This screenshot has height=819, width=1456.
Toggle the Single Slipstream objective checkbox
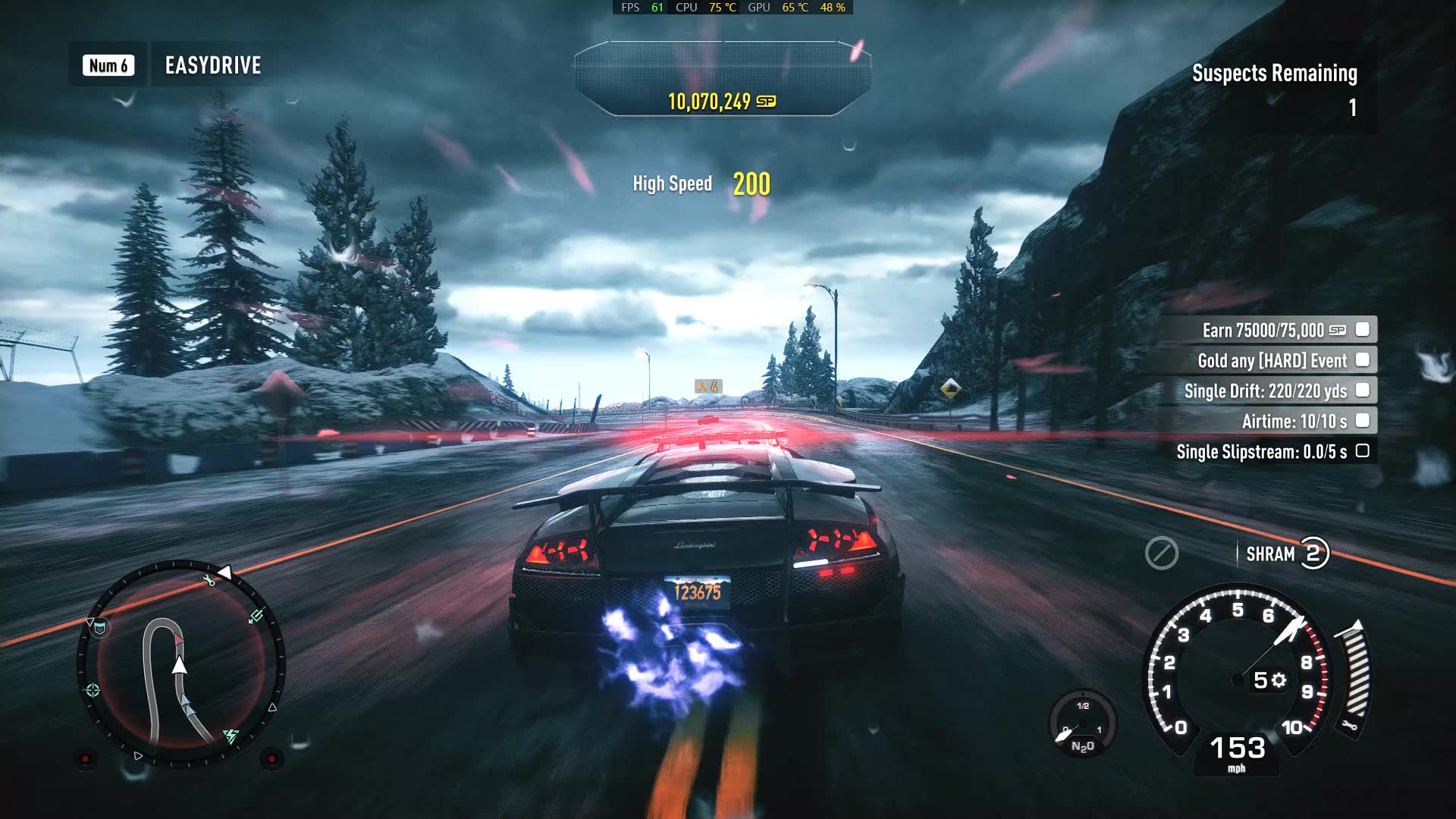pos(1362,451)
